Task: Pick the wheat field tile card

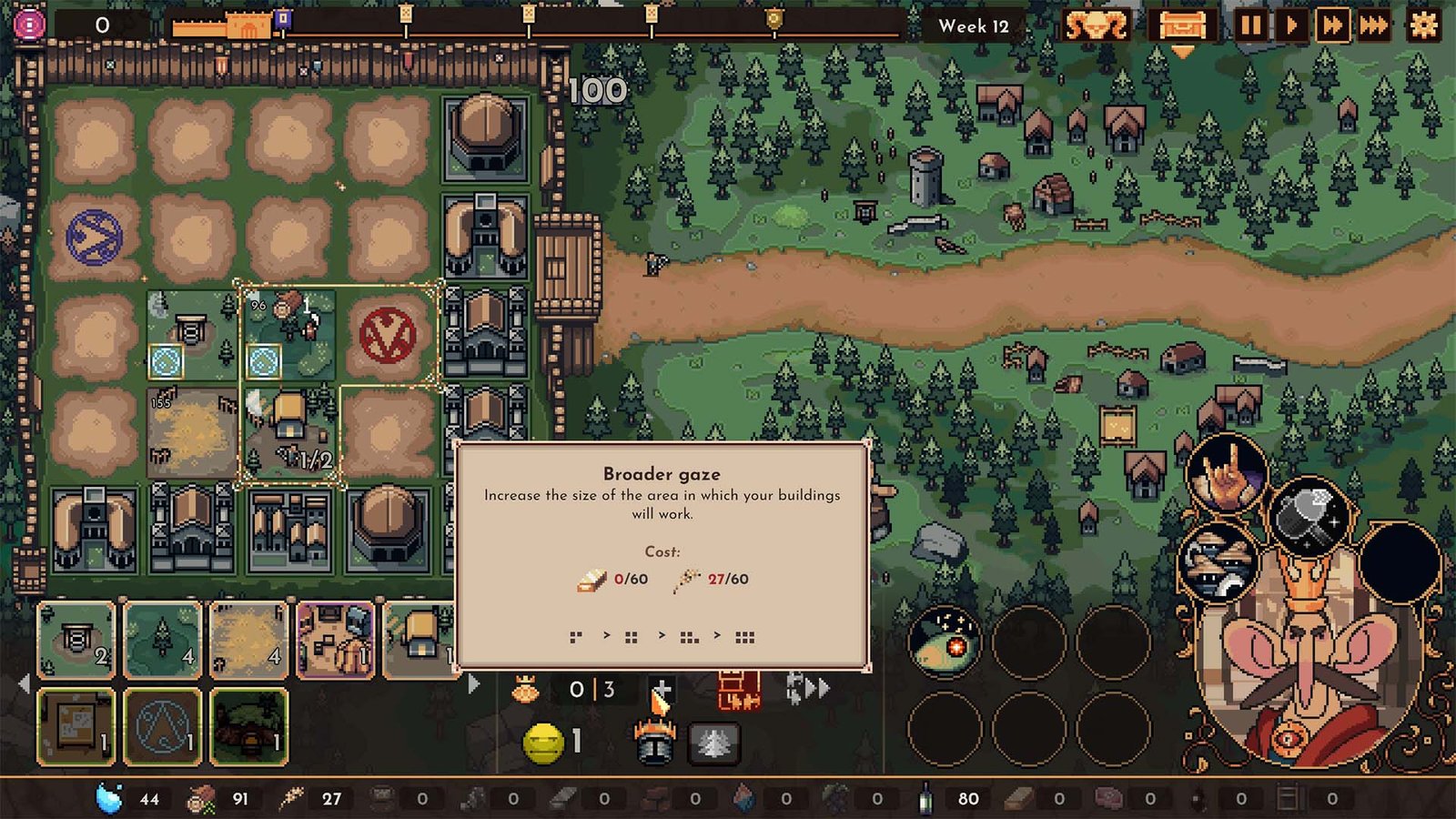Action: coord(248,640)
